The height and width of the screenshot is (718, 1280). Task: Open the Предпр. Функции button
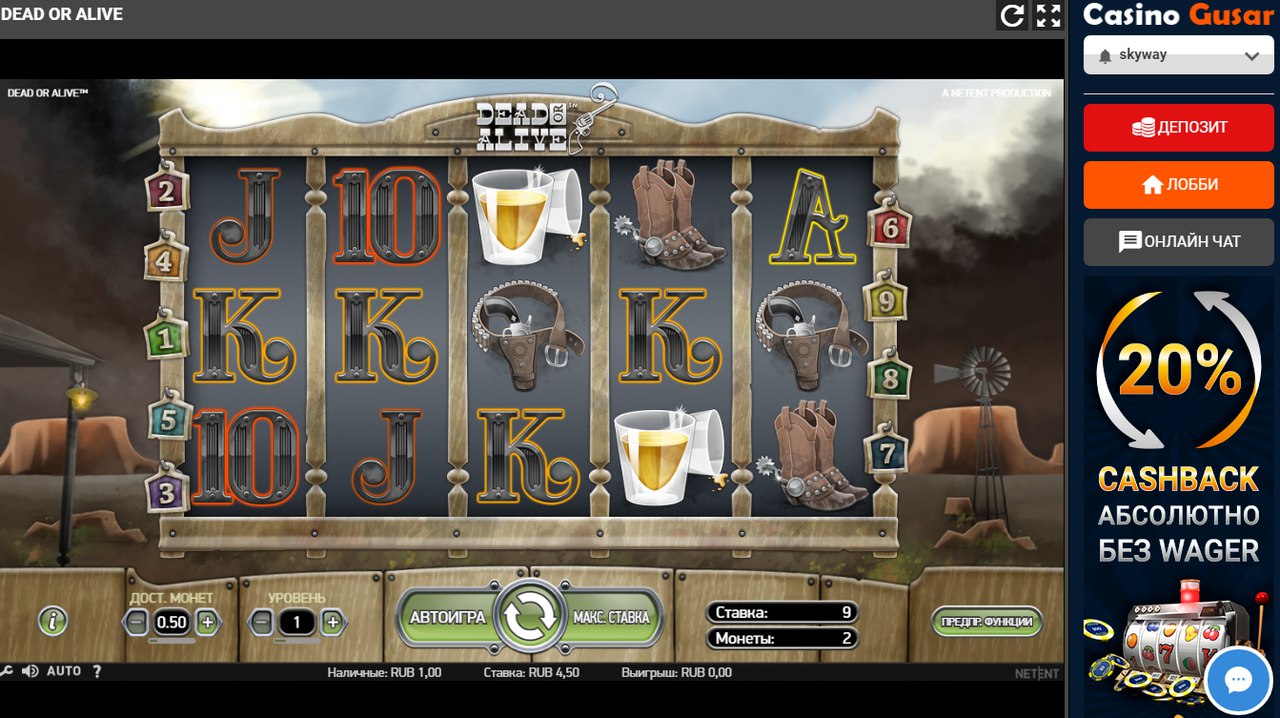pos(986,621)
